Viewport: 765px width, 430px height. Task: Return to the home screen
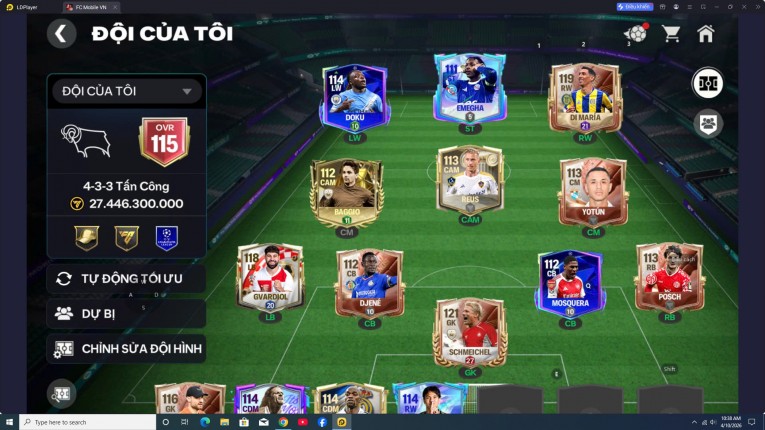(x=706, y=33)
